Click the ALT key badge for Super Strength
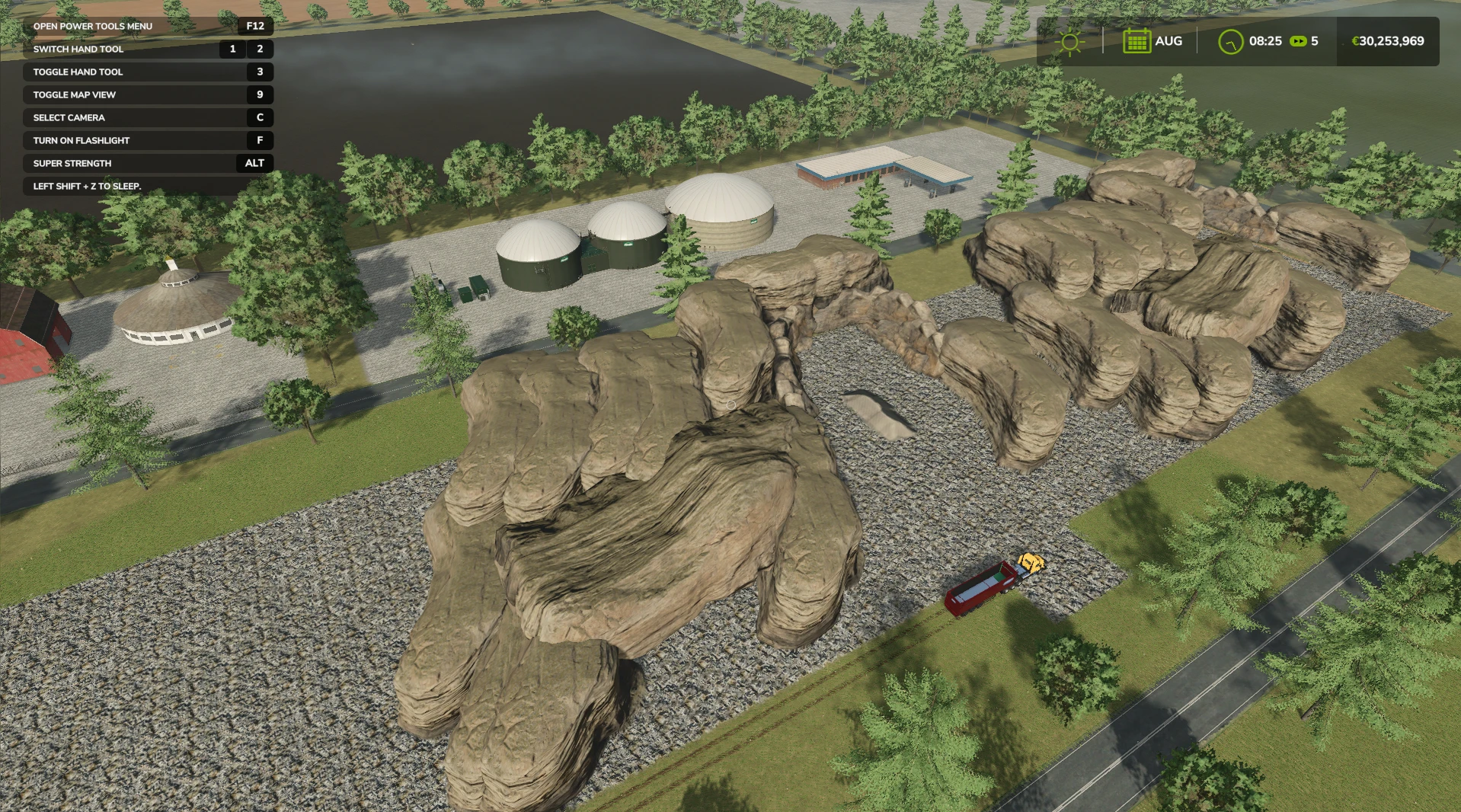Viewport: 1461px width, 812px height. (x=254, y=163)
